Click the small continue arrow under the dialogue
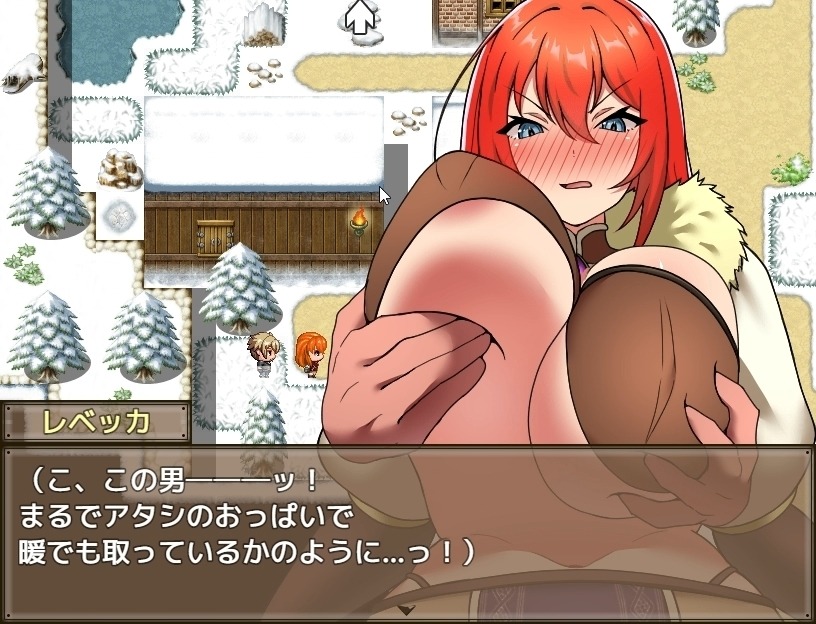The height and width of the screenshot is (624, 816). tap(406, 609)
